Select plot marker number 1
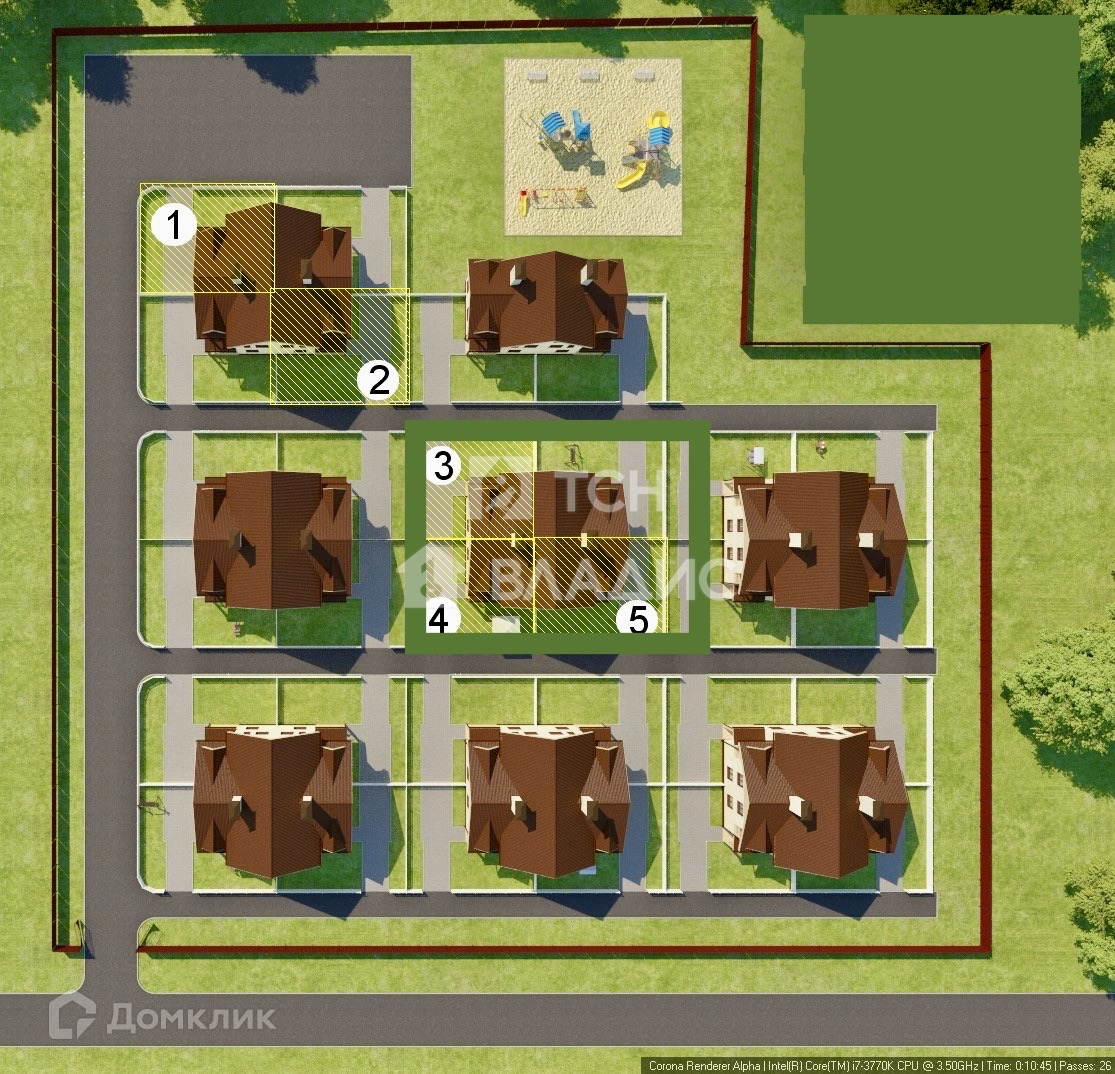1115x1074 pixels. pos(174,226)
